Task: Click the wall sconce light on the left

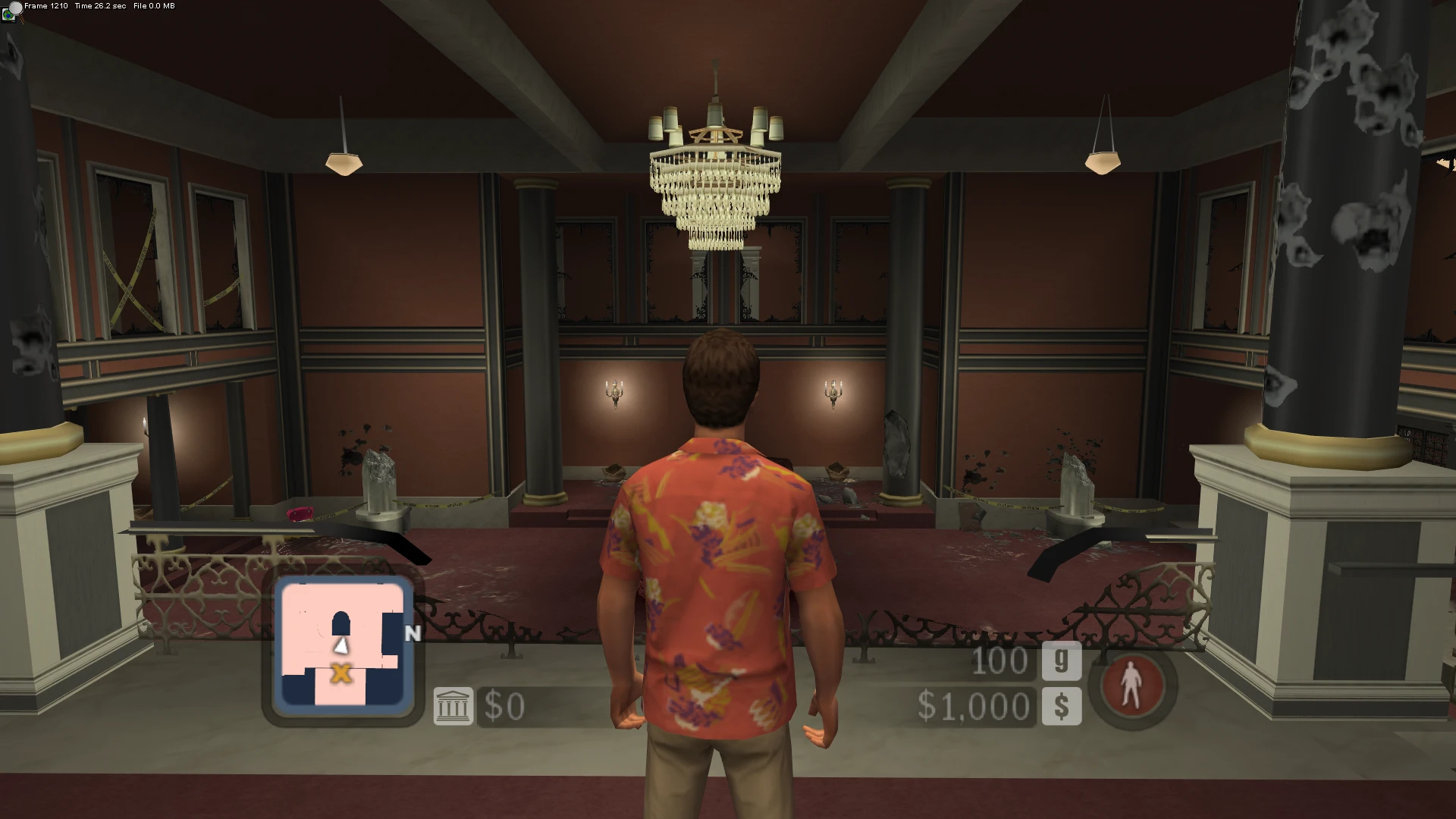Action: coord(614,391)
